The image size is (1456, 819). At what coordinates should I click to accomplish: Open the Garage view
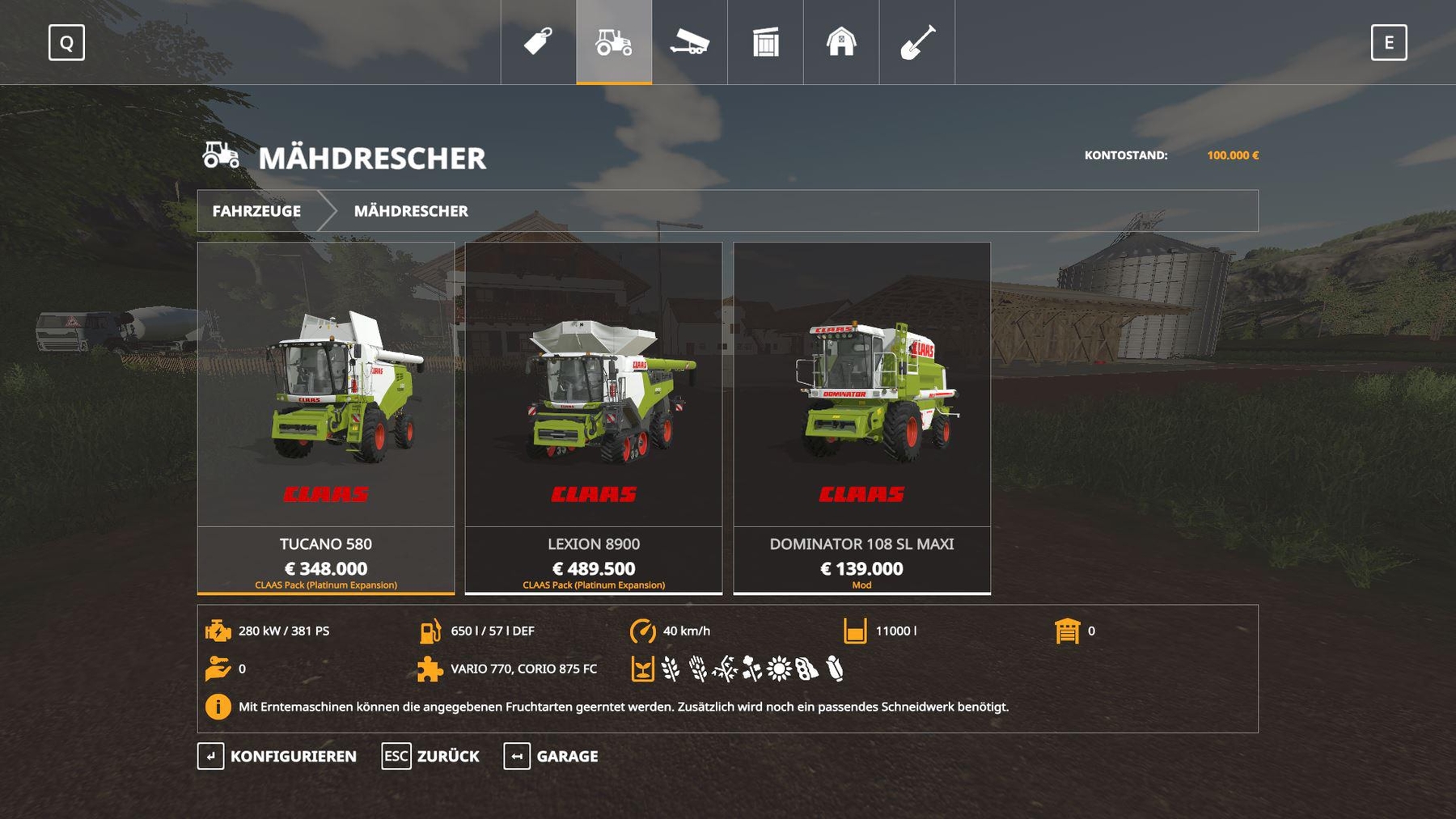[x=552, y=756]
